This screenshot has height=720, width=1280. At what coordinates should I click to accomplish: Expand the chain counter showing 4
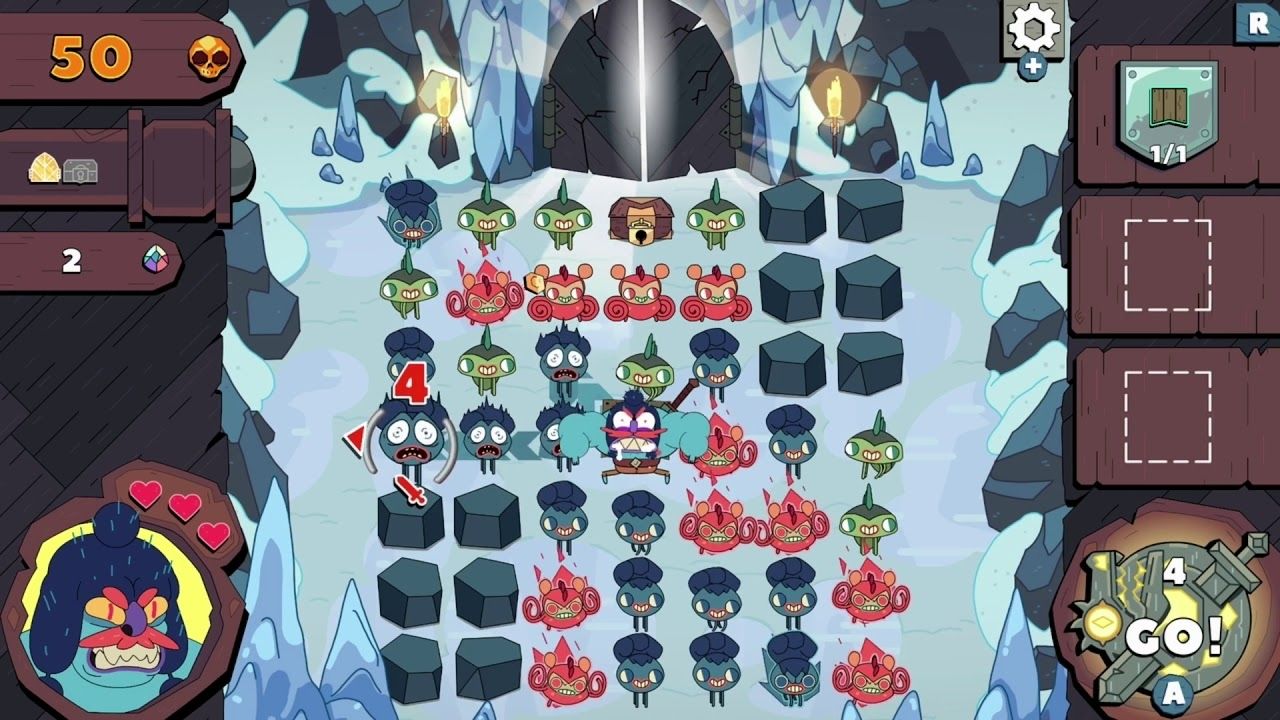tap(1173, 572)
